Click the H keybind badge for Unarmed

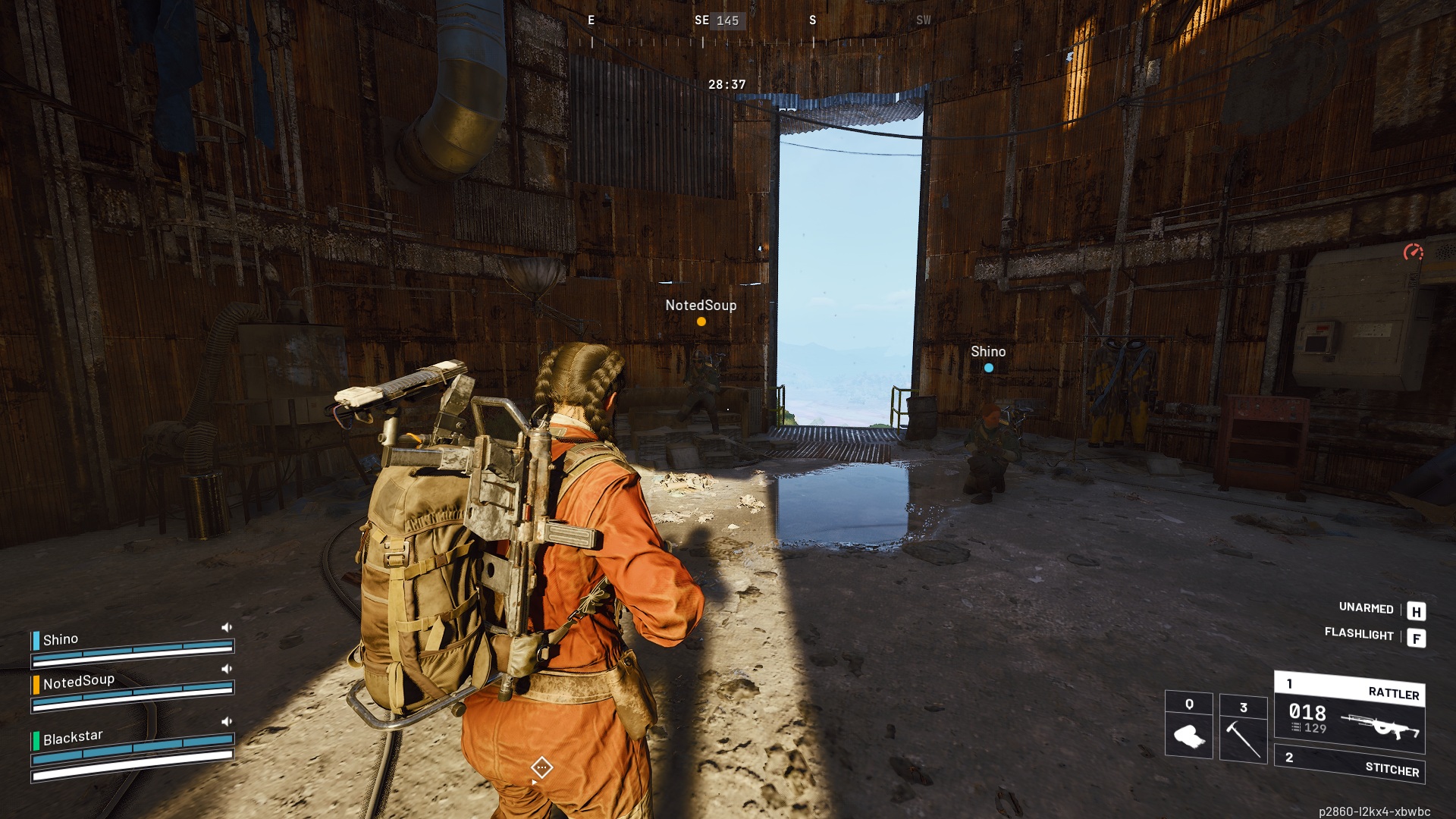pyautogui.click(x=1415, y=609)
